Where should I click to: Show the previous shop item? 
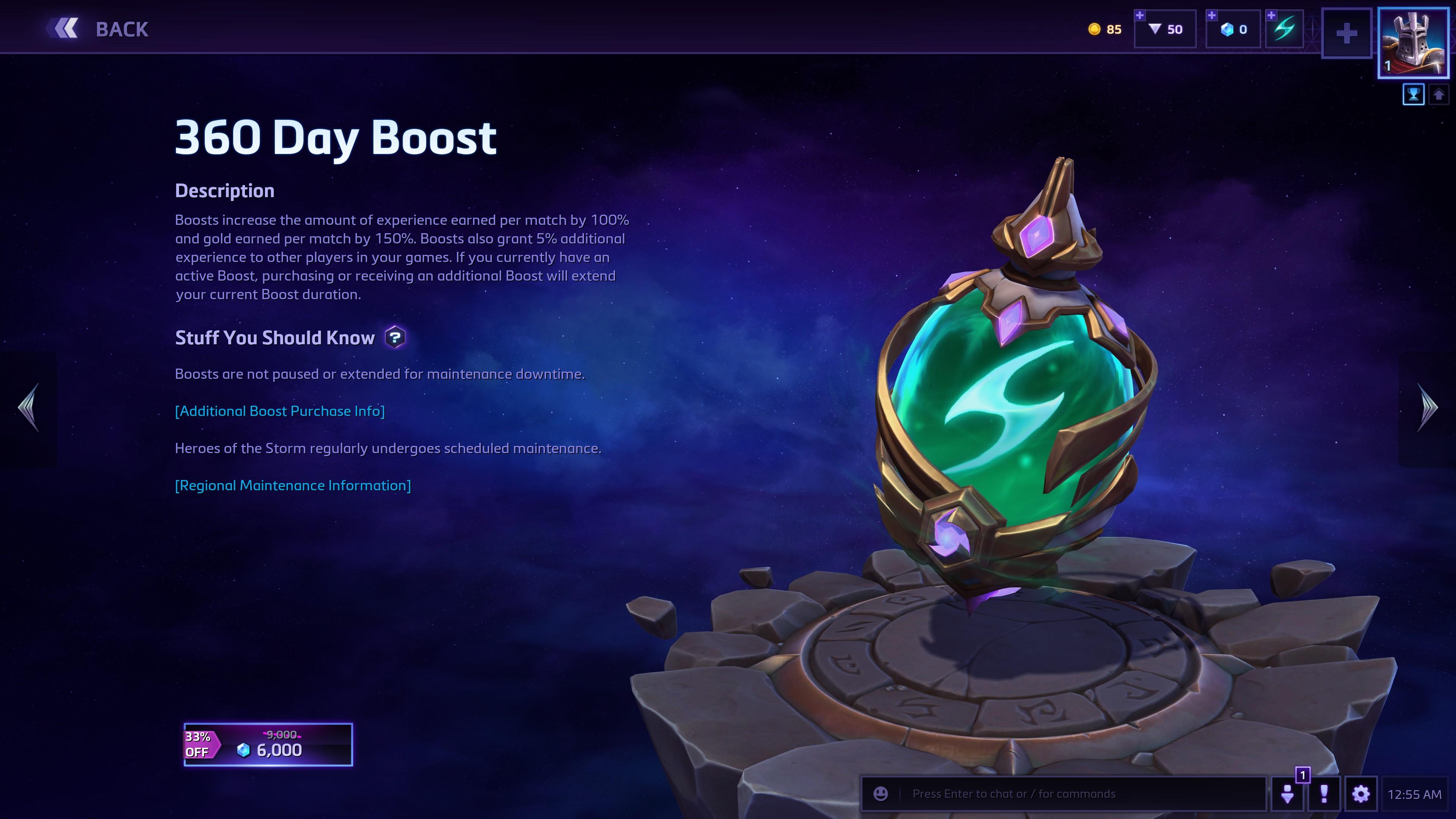28,408
